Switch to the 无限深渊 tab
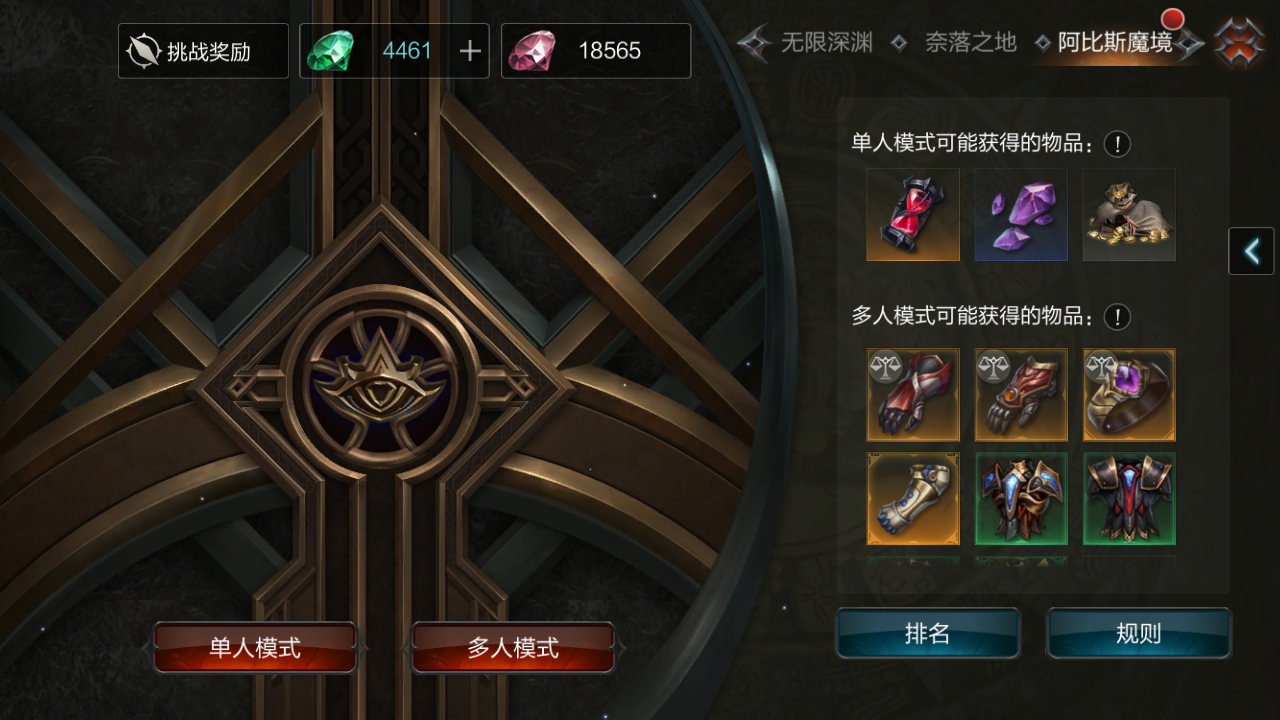This screenshot has height=720, width=1280. click(825, 42)
